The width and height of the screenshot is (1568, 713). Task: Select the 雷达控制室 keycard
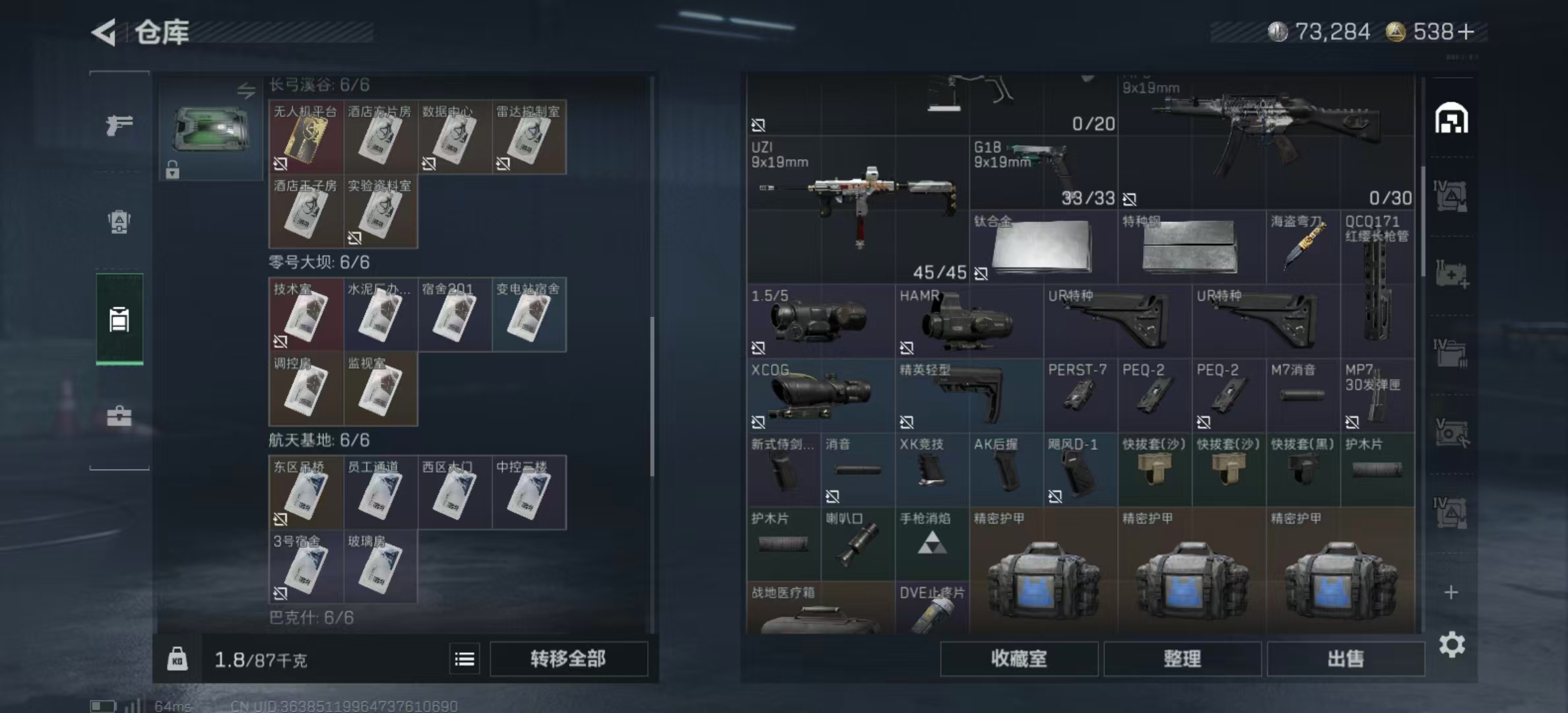pyautogui.click(x=529, y=137)
